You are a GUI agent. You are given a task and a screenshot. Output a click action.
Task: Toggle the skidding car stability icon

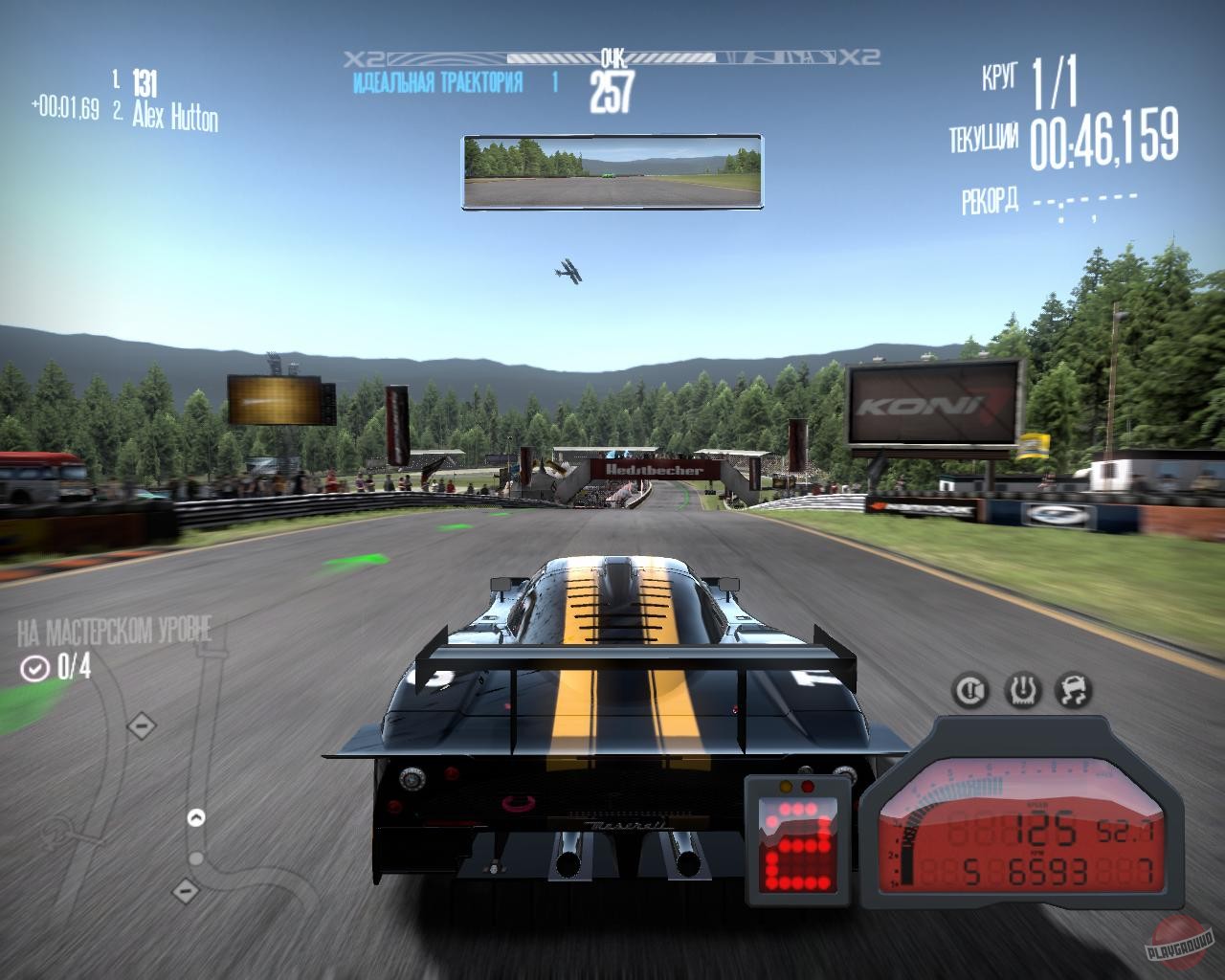[1072, 690]
